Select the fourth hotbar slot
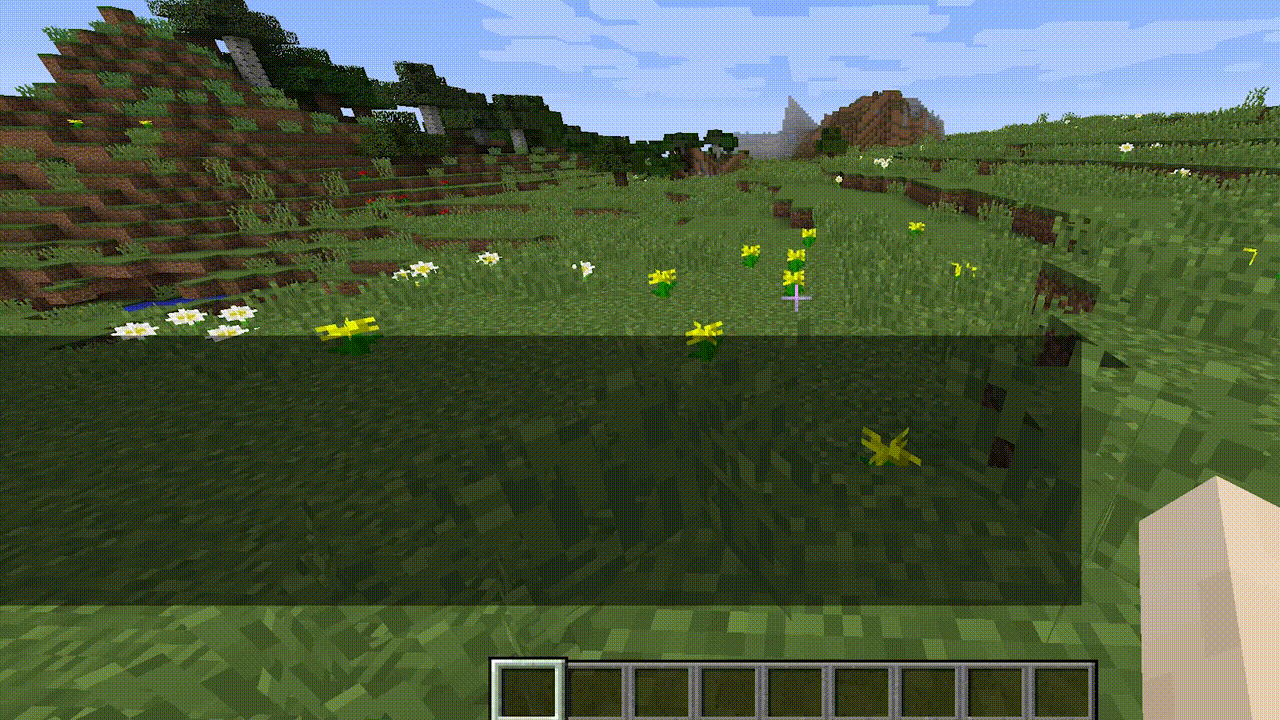Screen dimensions: 1280x720 click(730, 690)
